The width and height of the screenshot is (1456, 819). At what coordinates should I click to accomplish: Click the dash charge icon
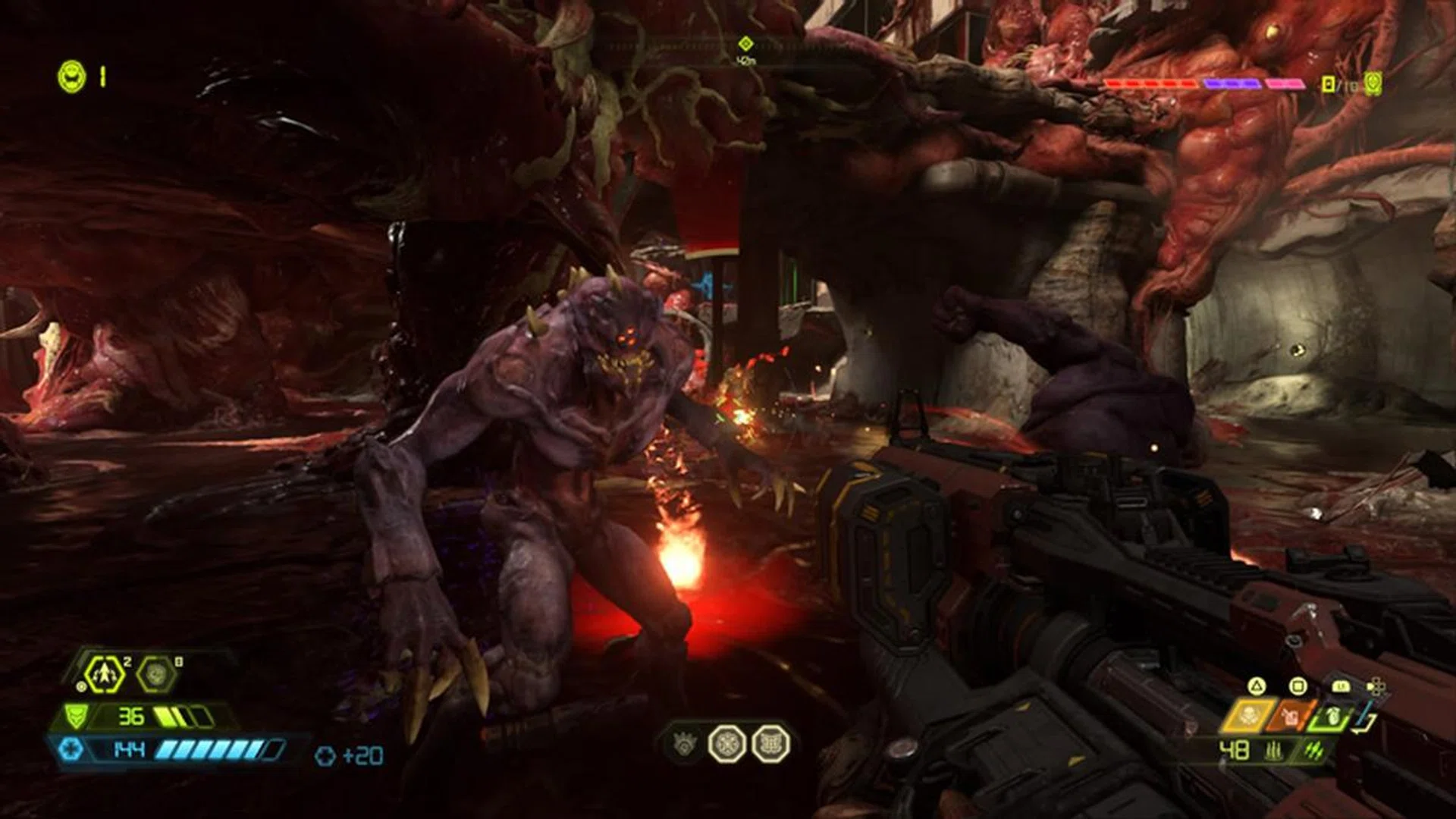(105, 674)
